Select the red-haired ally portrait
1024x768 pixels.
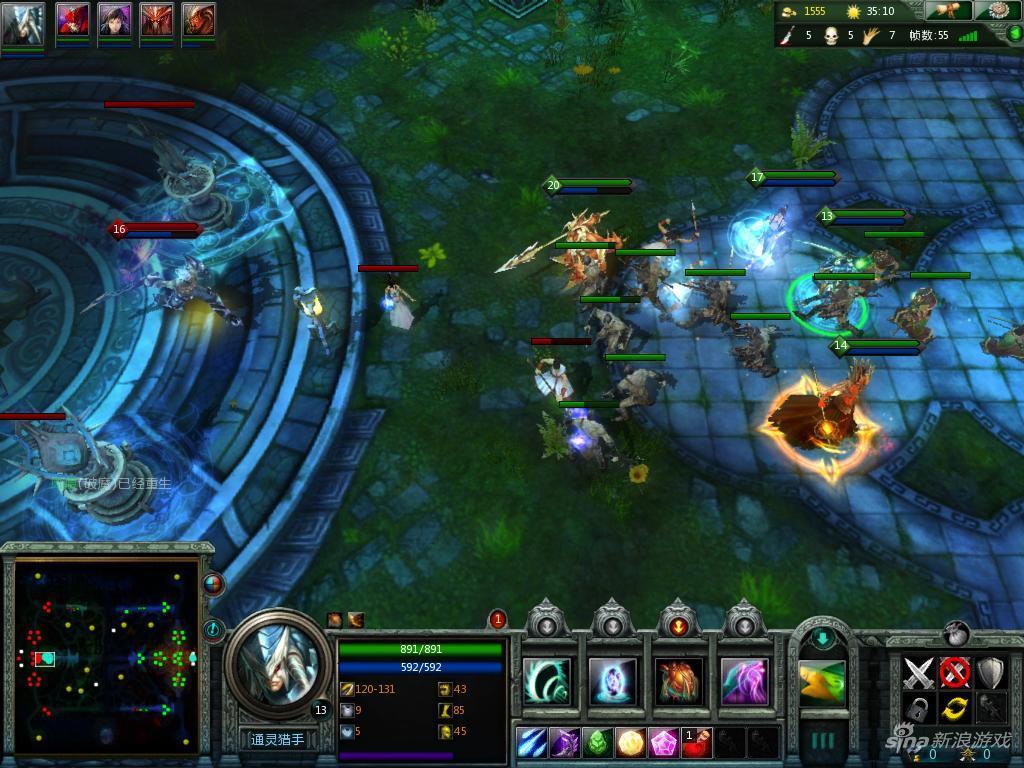tap(72, 21)
